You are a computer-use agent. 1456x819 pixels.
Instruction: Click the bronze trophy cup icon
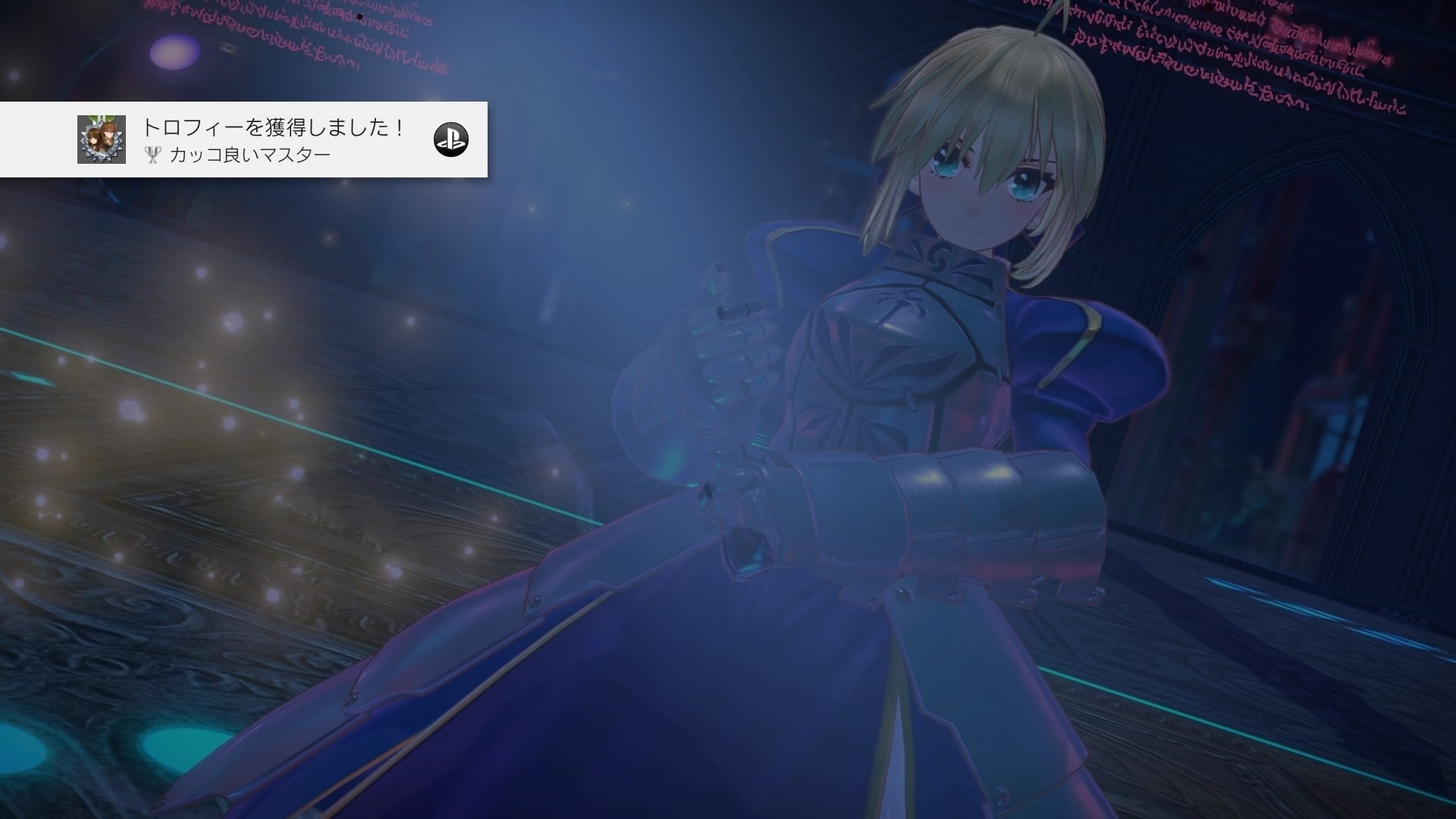(x=152, y=155)
